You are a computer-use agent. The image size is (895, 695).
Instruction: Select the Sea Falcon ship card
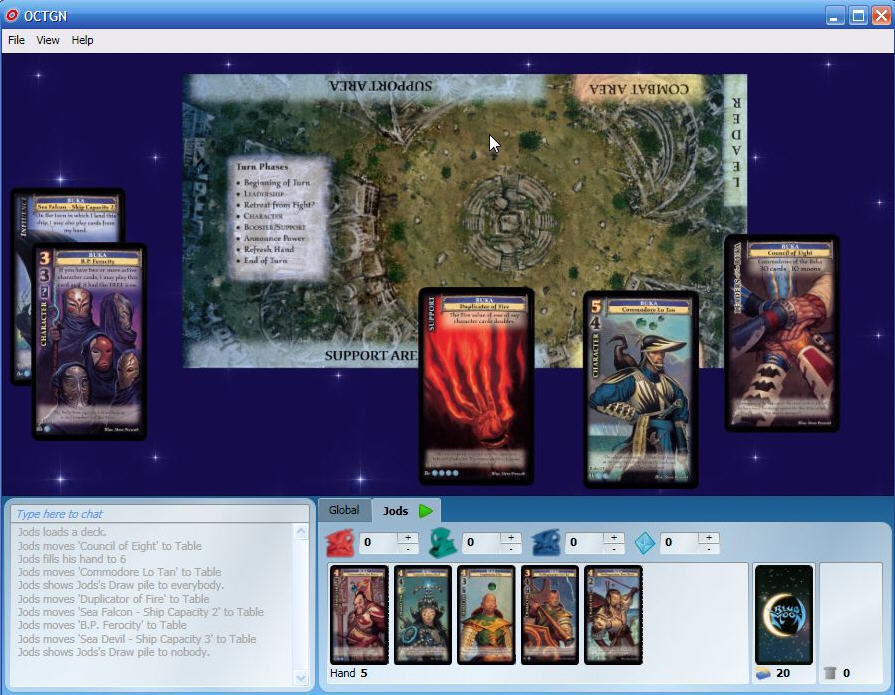coord(70,215)
